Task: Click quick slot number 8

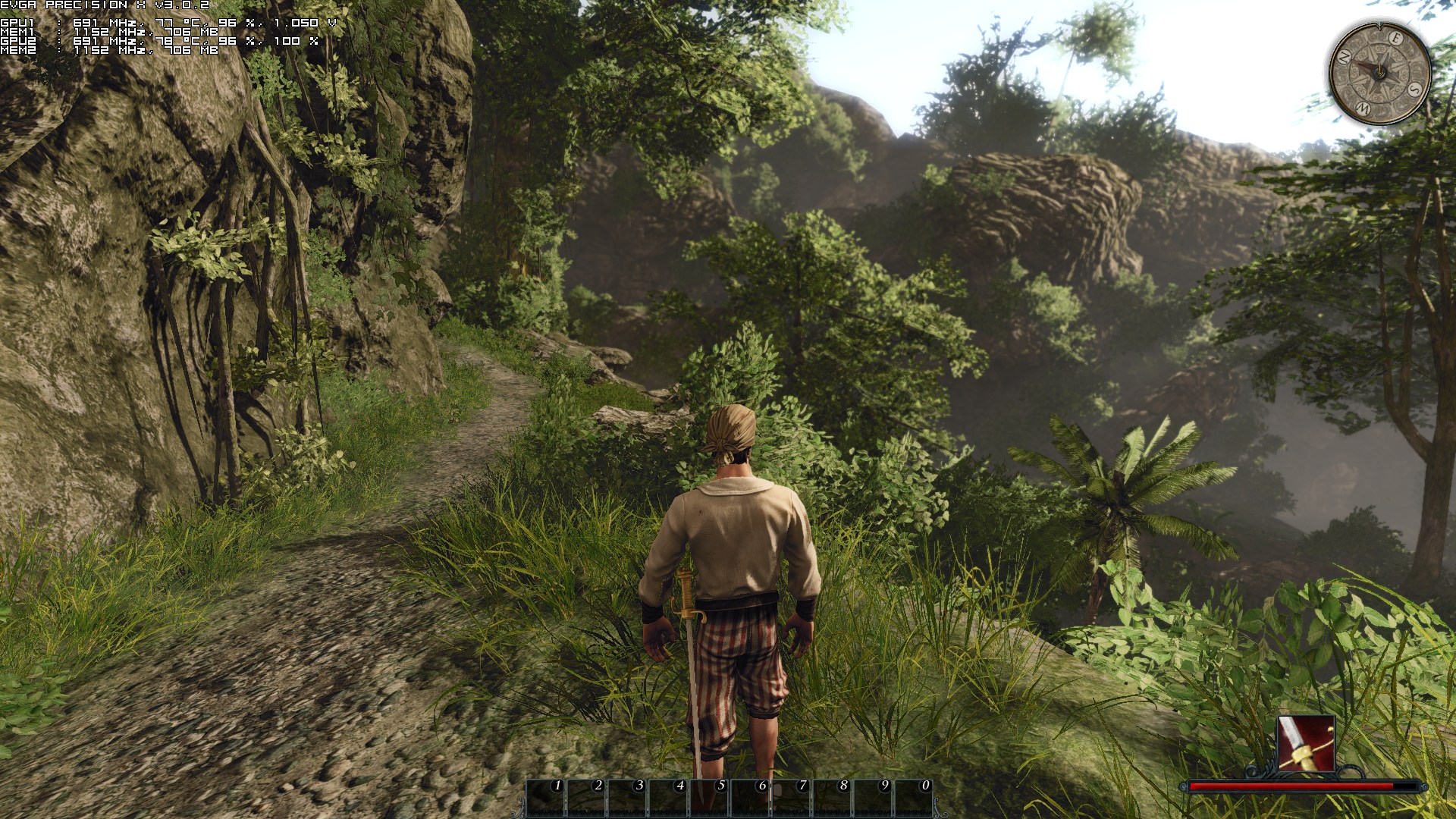Action: 833,797
